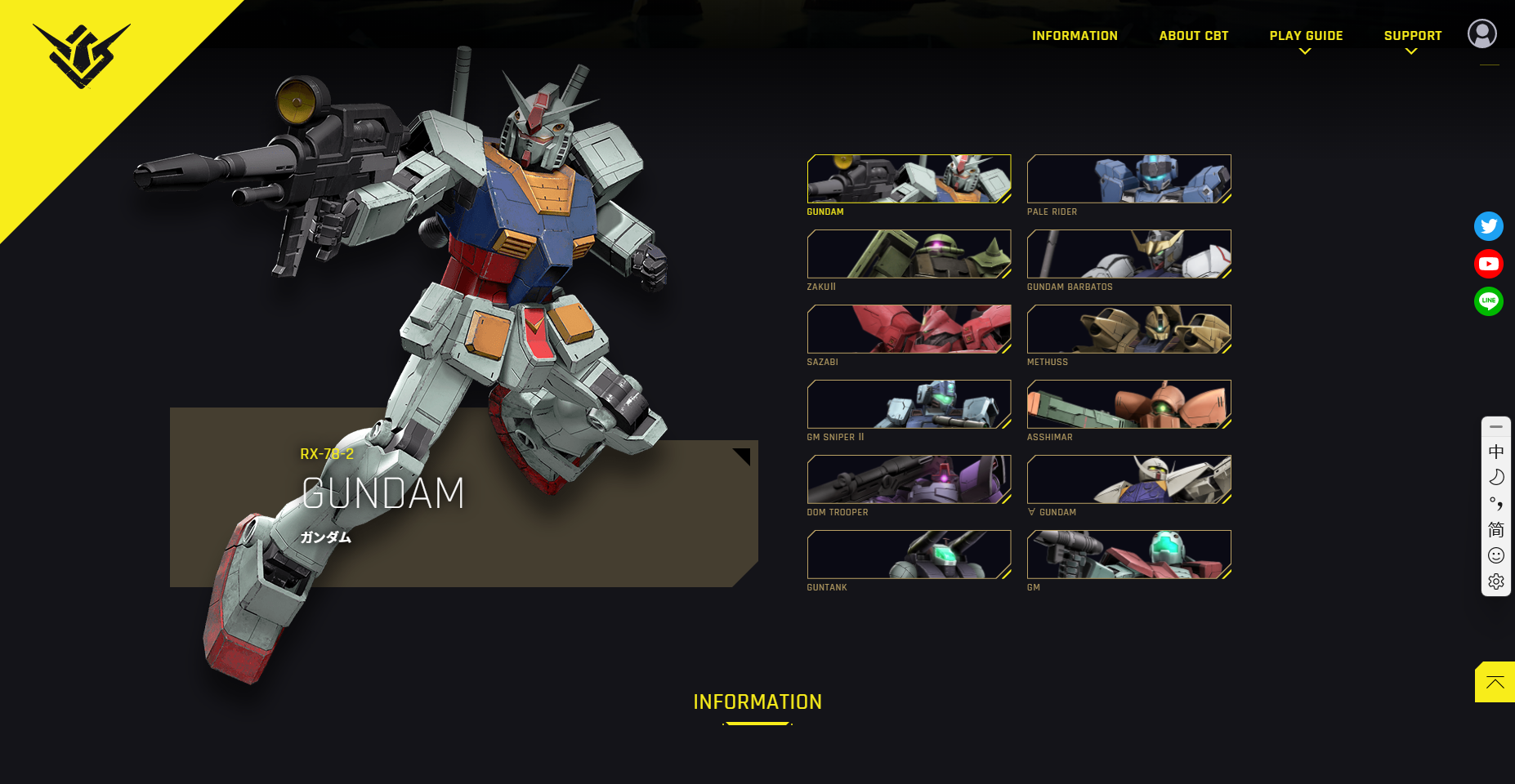
Task: Select the Asshimar unit thumbnail
Action: (x=1128, y=404)
